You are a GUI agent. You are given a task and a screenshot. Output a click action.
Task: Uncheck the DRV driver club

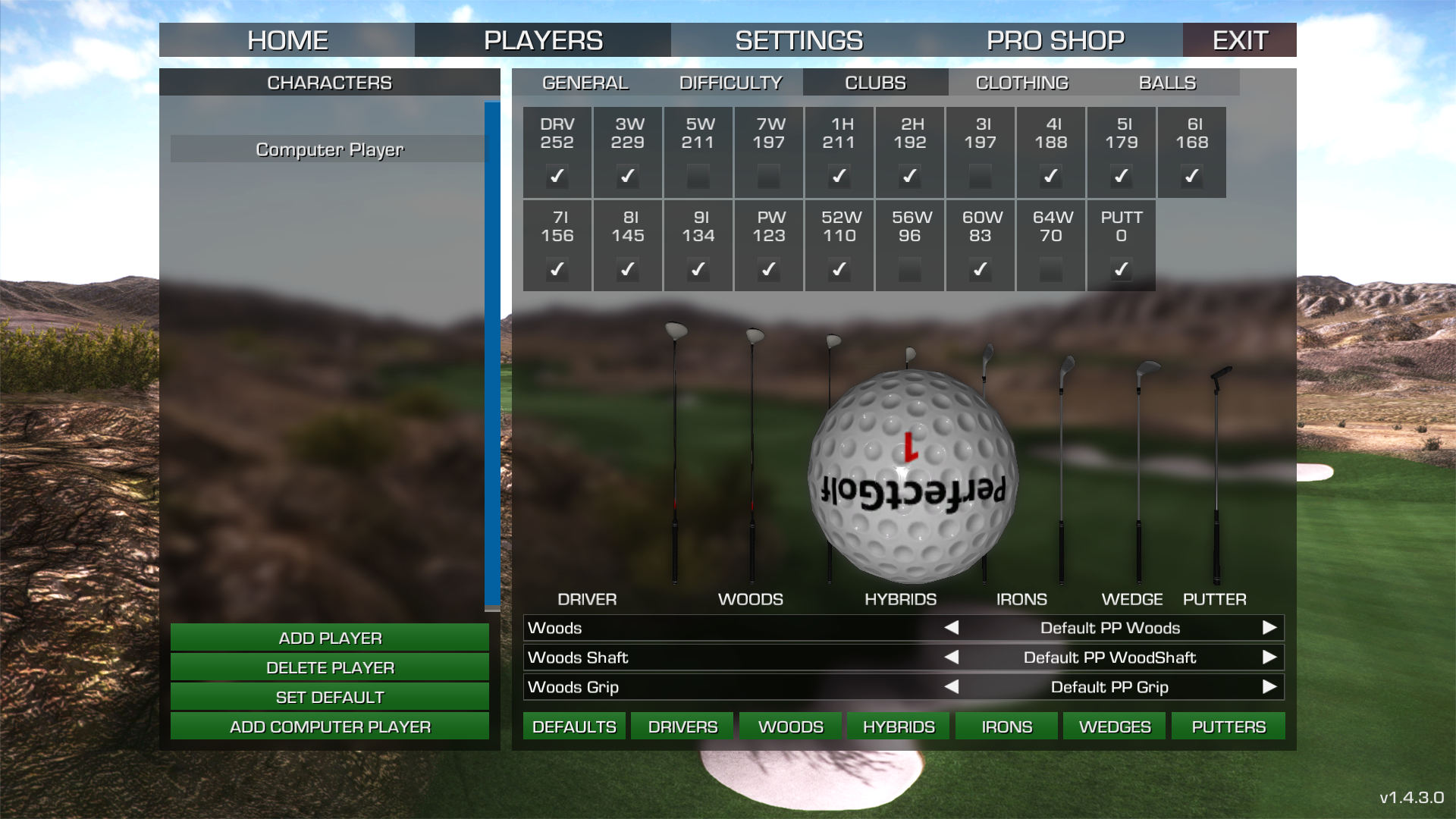557,177
